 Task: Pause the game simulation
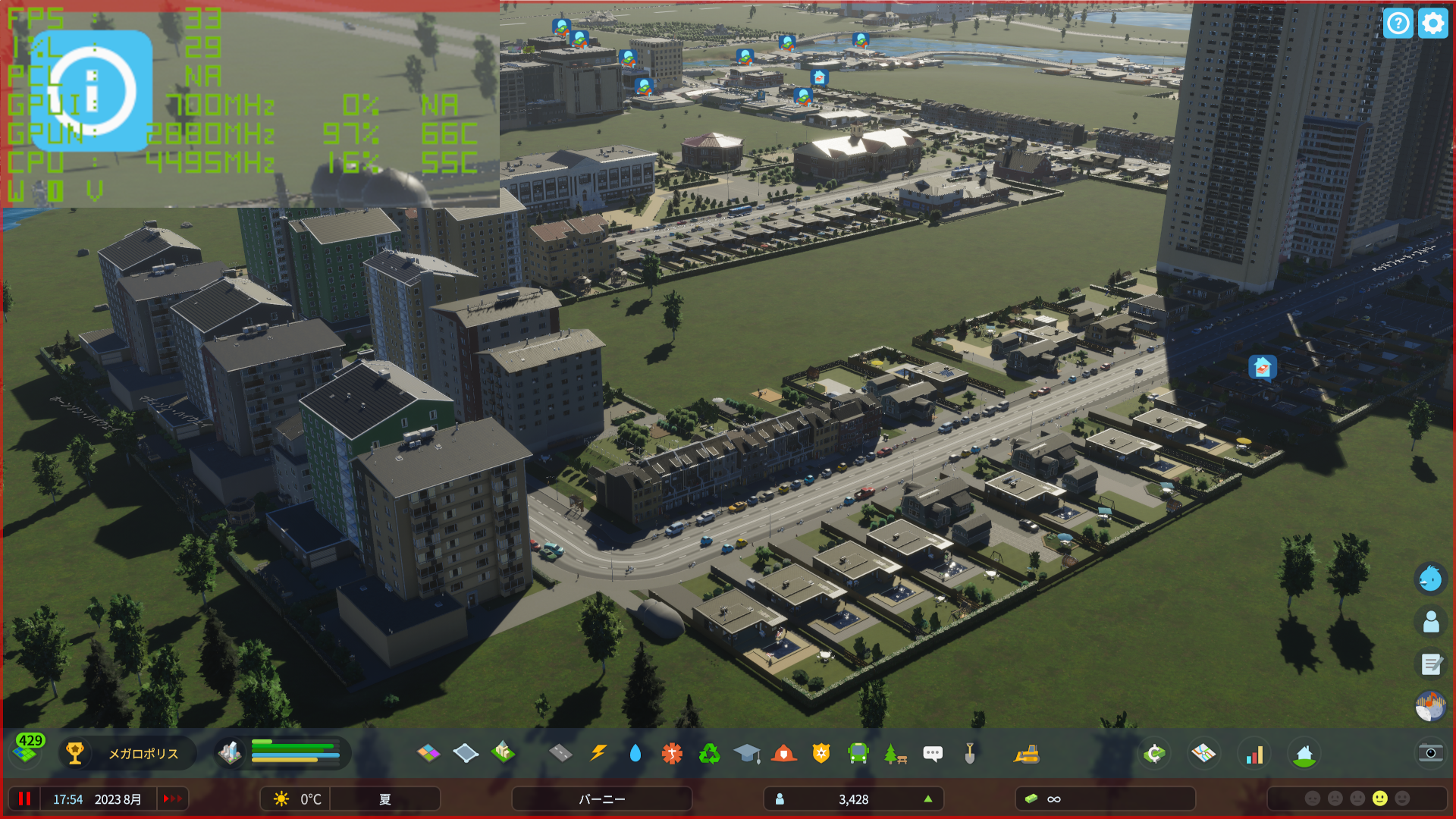(x=25, y=799)
